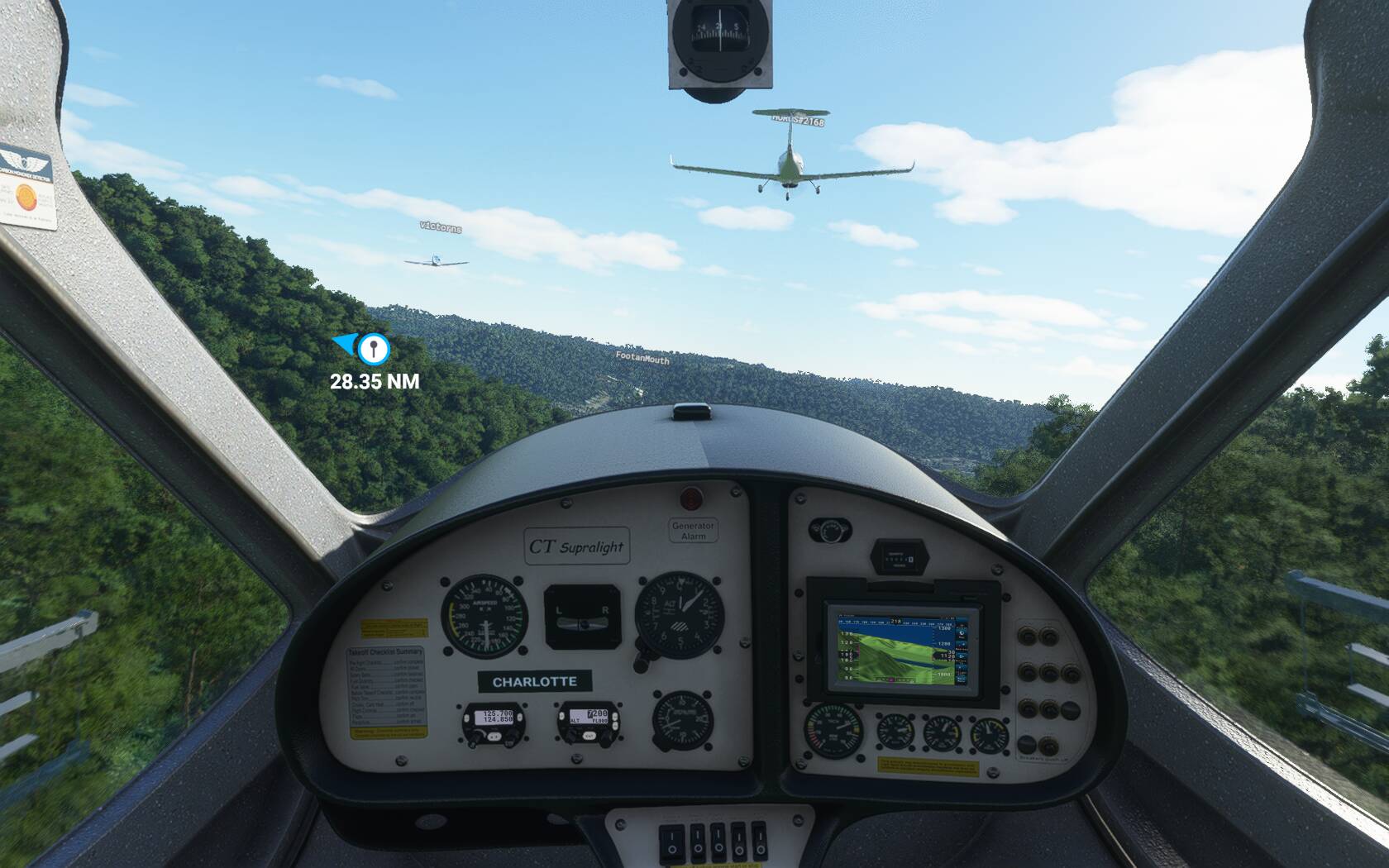Turn the COM radio tuning knob

click(x=510, y=737)
